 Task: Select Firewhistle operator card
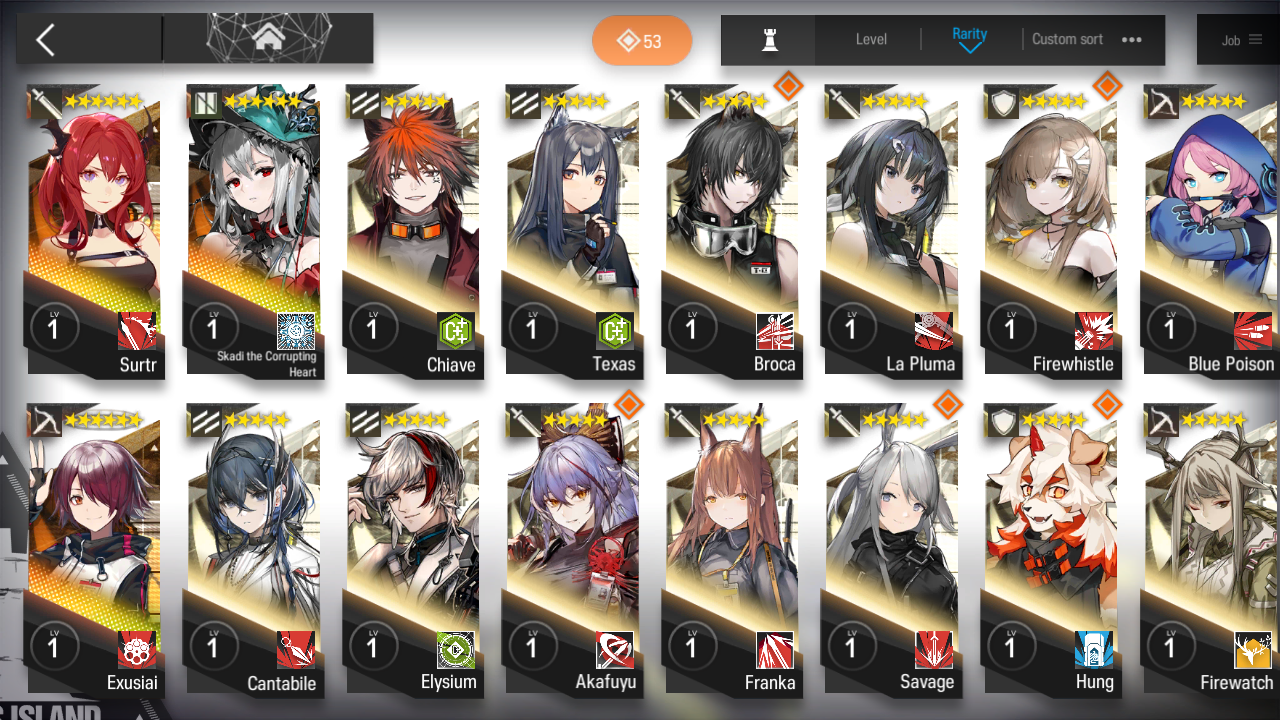(x=1050, y=230)
